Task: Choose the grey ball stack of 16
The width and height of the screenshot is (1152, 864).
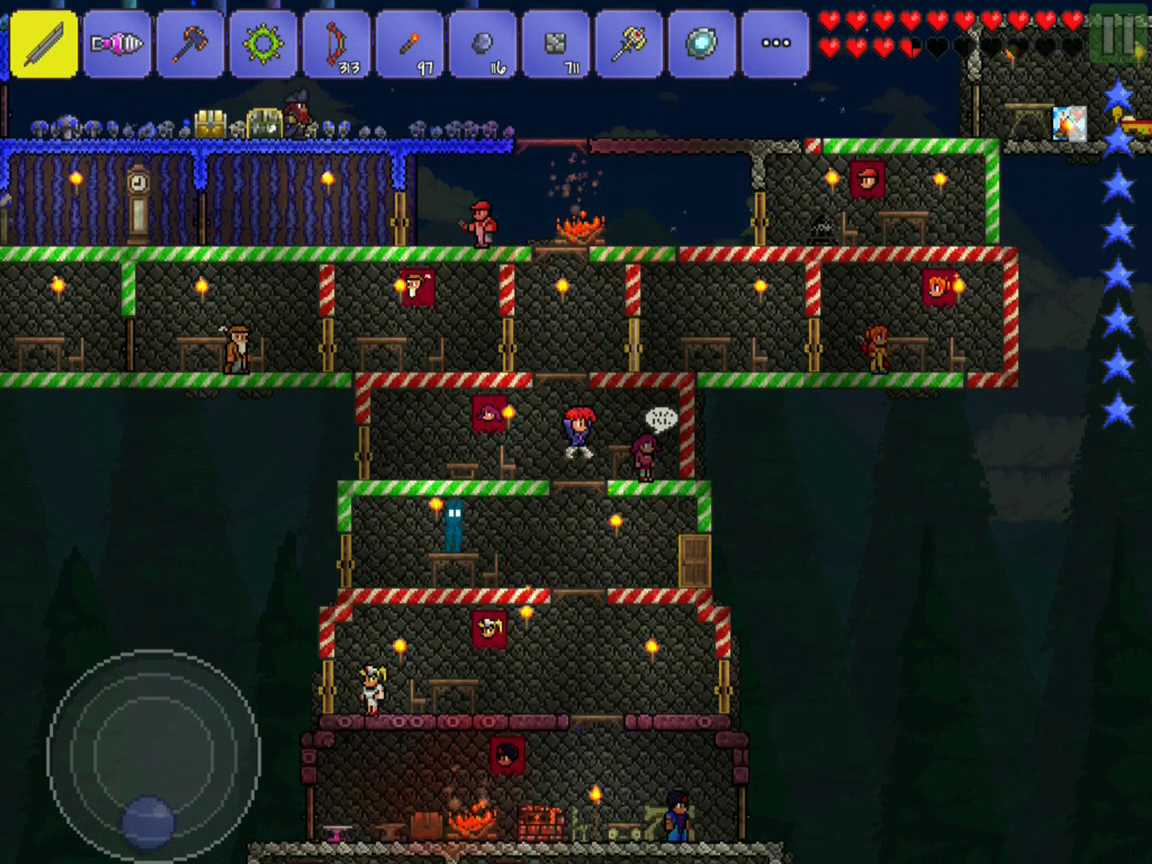Action: tap(482, 44)
